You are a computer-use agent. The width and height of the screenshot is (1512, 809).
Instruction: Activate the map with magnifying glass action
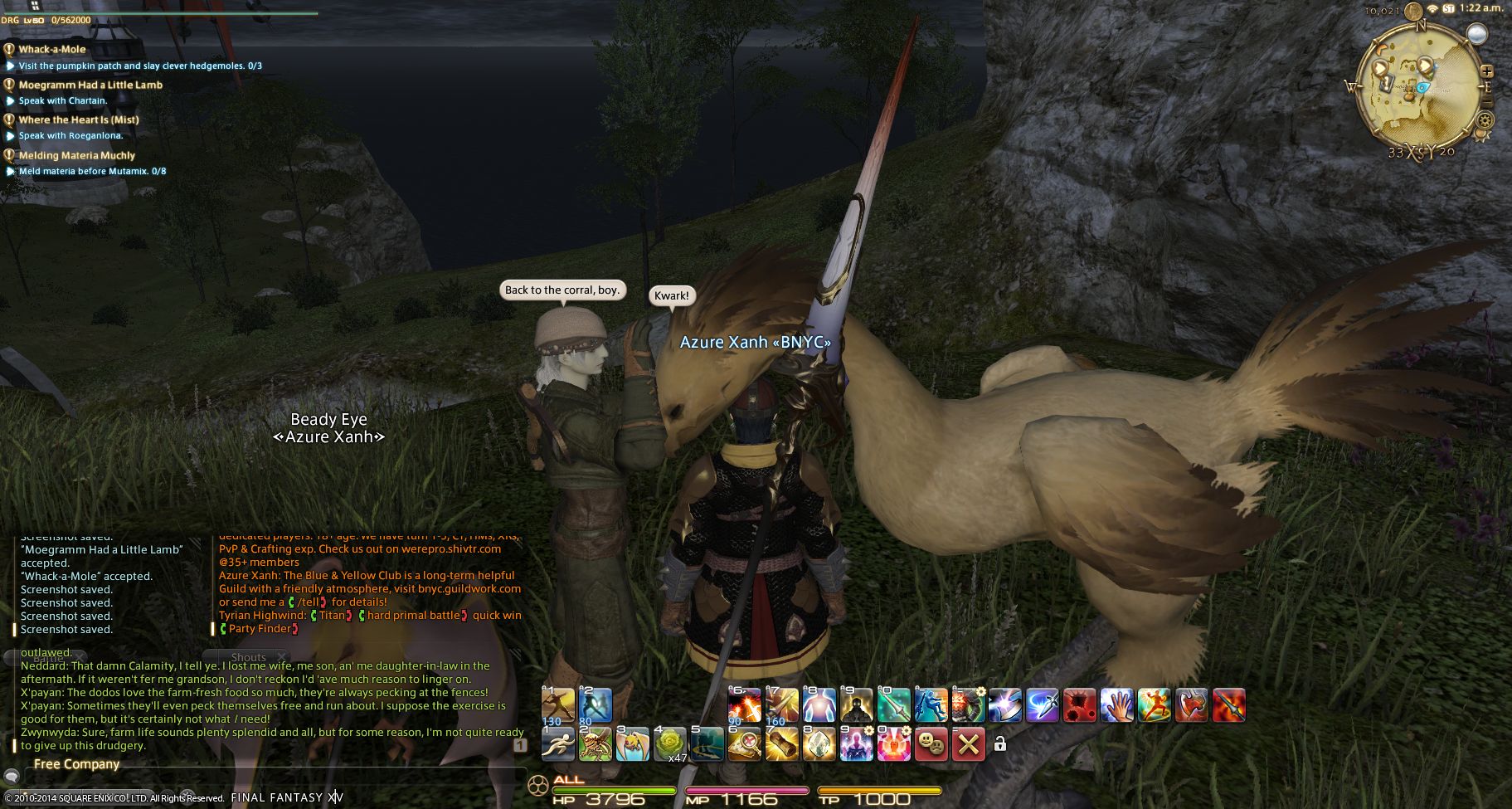click(x=744, y=743)
